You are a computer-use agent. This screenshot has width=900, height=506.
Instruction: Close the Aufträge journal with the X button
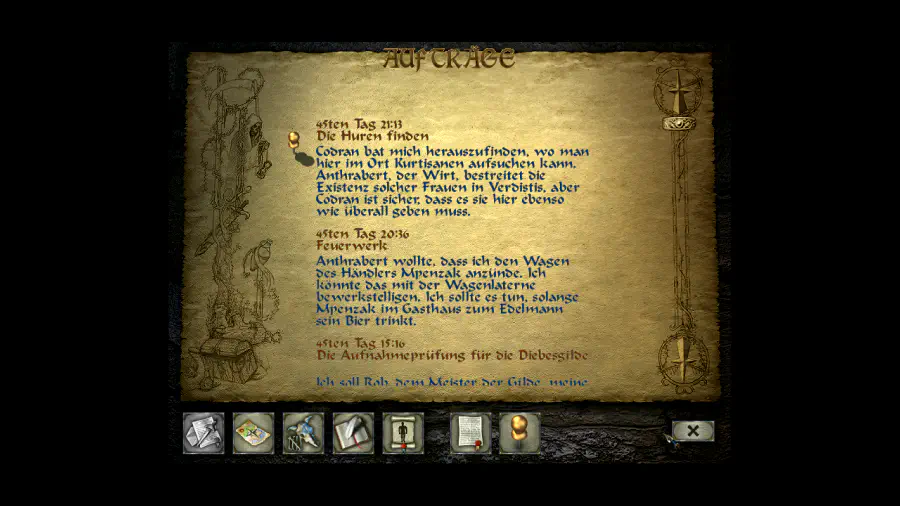[x=693, y=431]
